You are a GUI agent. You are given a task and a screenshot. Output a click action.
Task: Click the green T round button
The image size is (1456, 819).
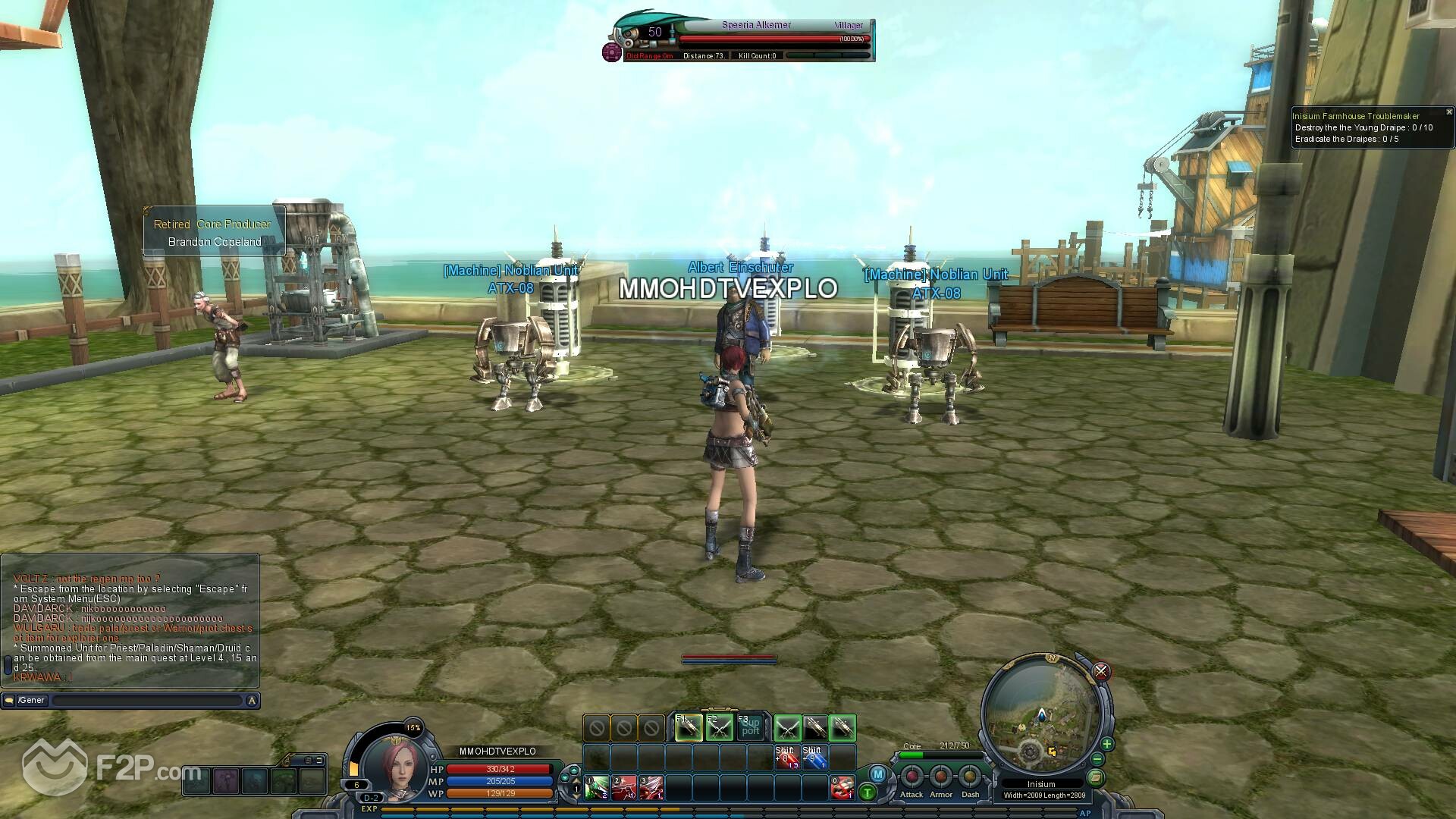868,793
